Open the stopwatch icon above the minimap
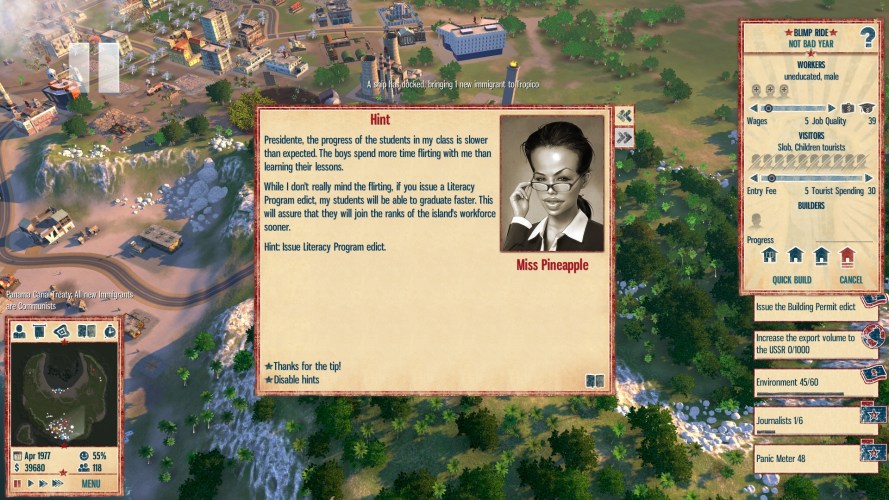The image size is (889, 500). (x=109, y=331)
